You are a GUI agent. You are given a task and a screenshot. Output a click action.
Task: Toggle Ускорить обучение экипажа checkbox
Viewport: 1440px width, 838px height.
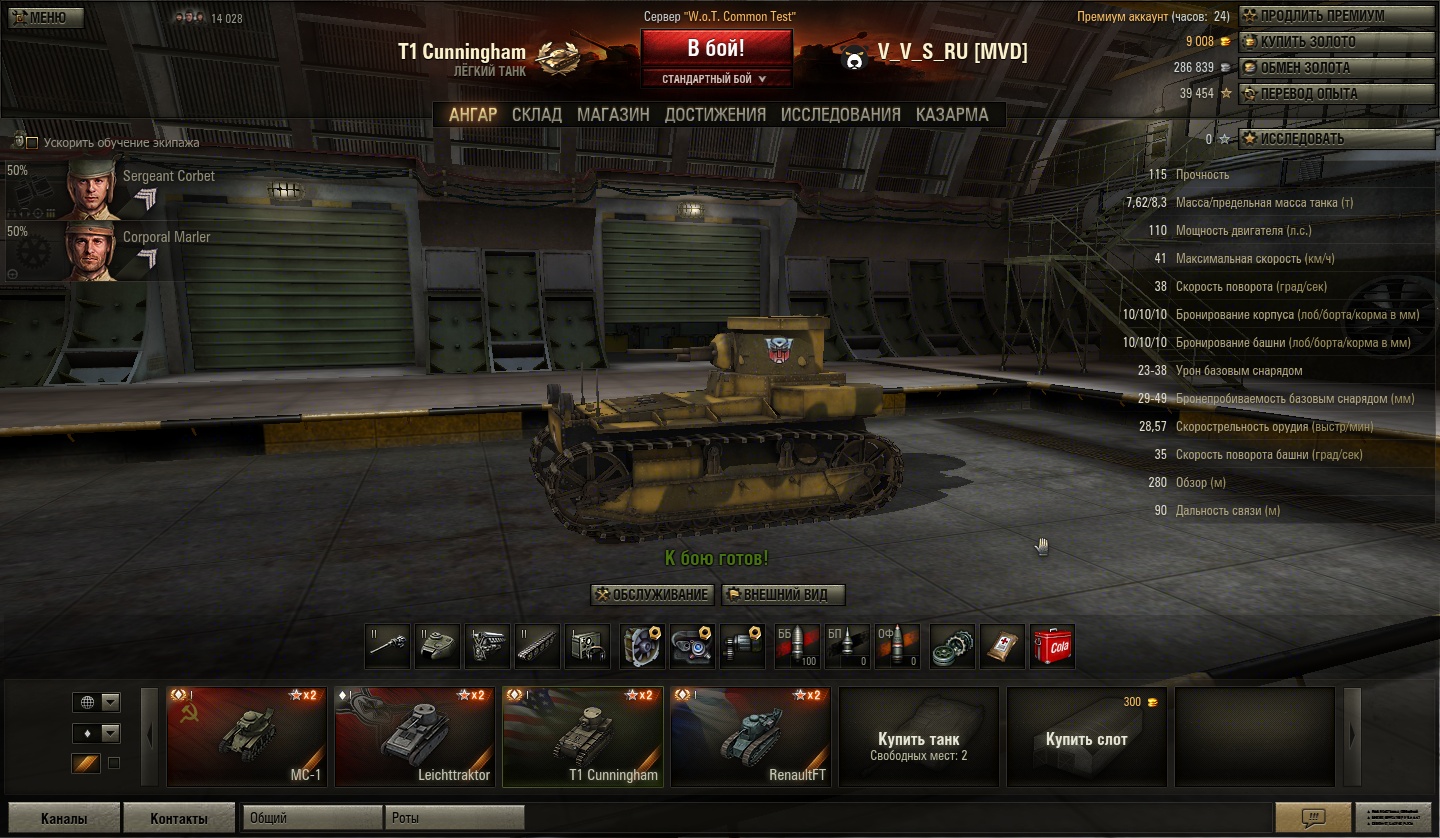point(32,143)
